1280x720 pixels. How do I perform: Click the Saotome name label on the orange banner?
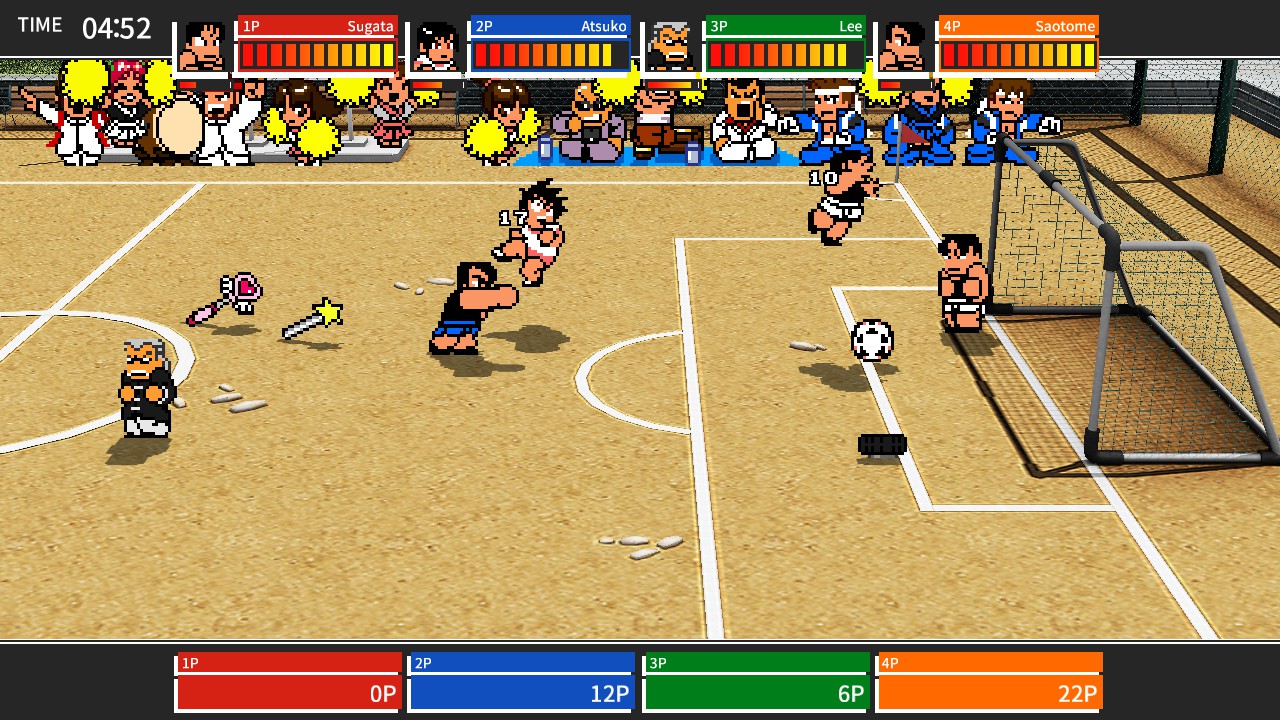[x=1063, y=26]
